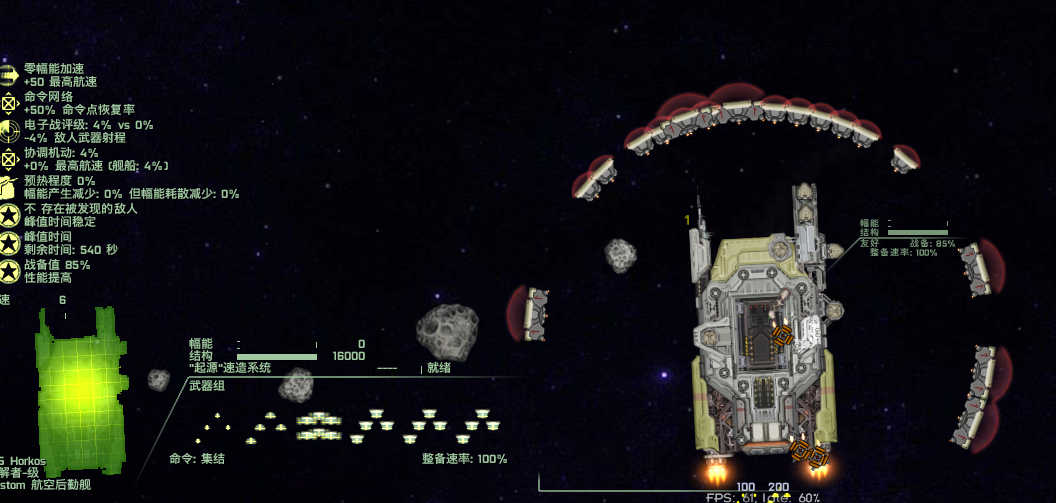The height and width of the screenshot is (503, 1056).
Task: Click the 预热程度 warm-up status icon
Action: click(x=9, y=186)
